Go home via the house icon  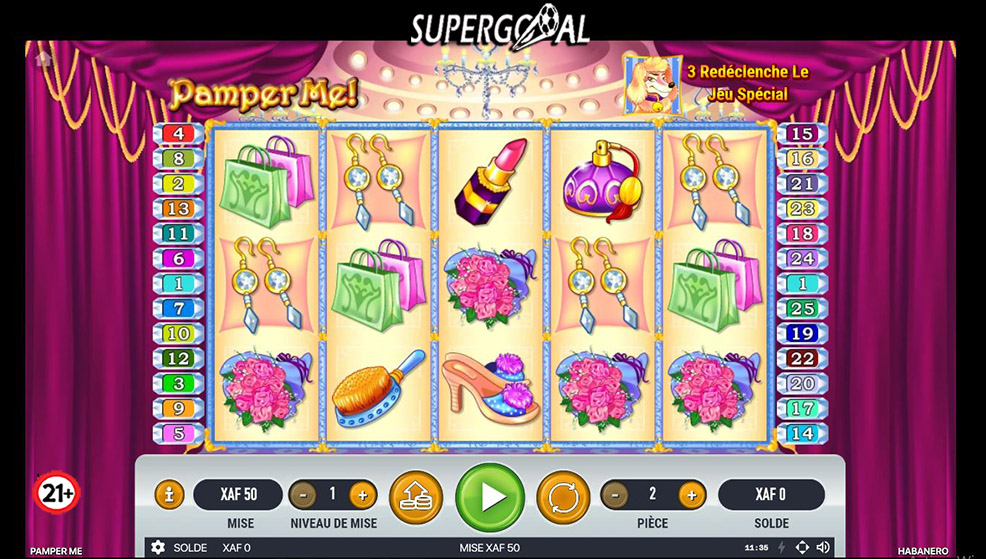click(x=42, y=59)
